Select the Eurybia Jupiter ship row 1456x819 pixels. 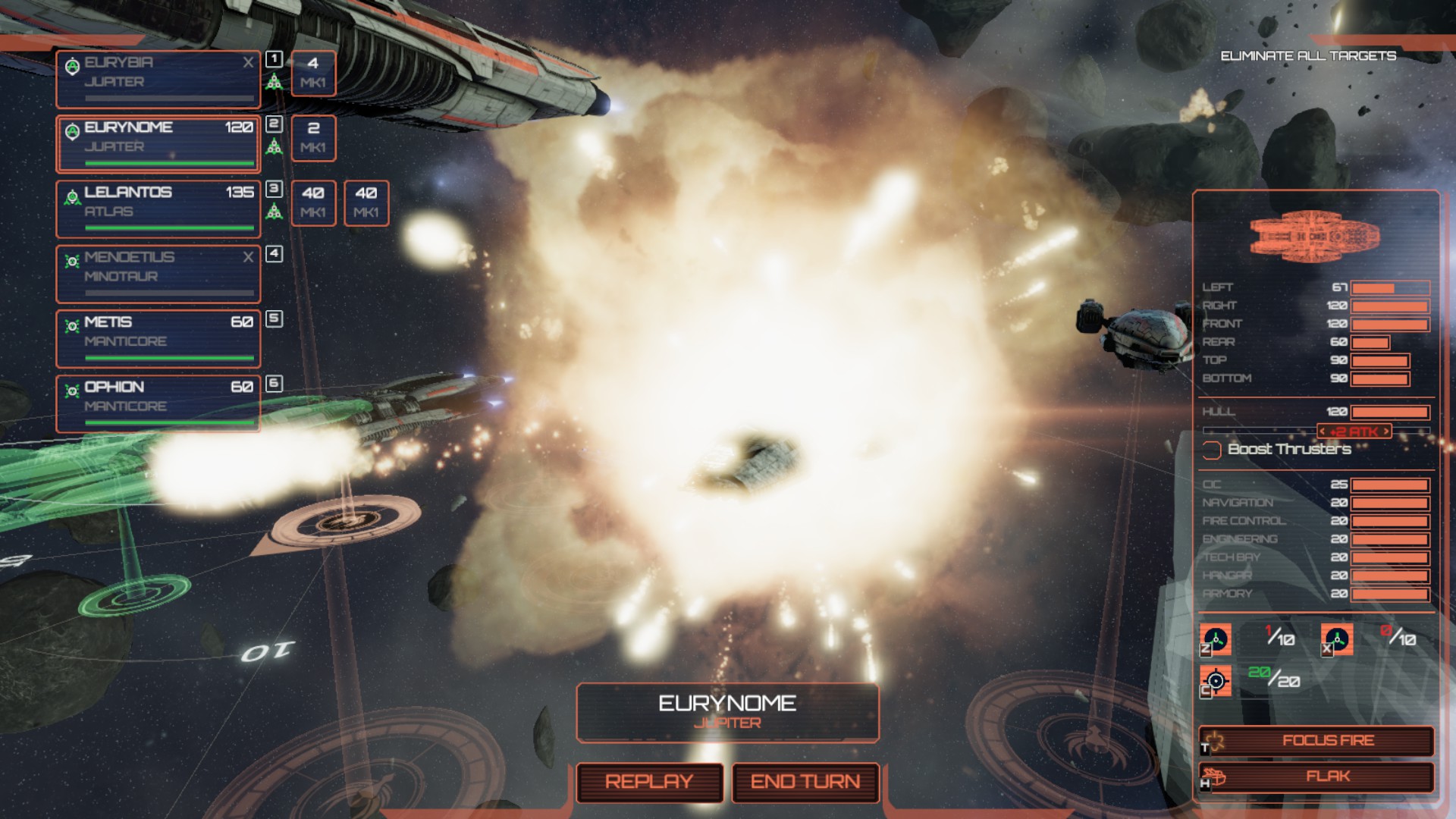158,79
